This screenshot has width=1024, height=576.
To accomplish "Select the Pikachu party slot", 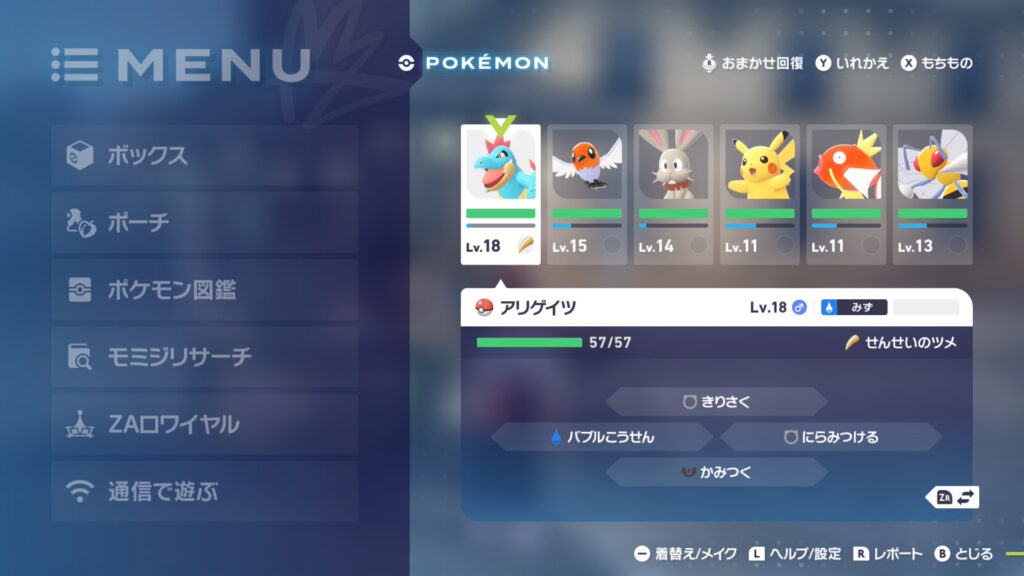I will click(760, 194).
